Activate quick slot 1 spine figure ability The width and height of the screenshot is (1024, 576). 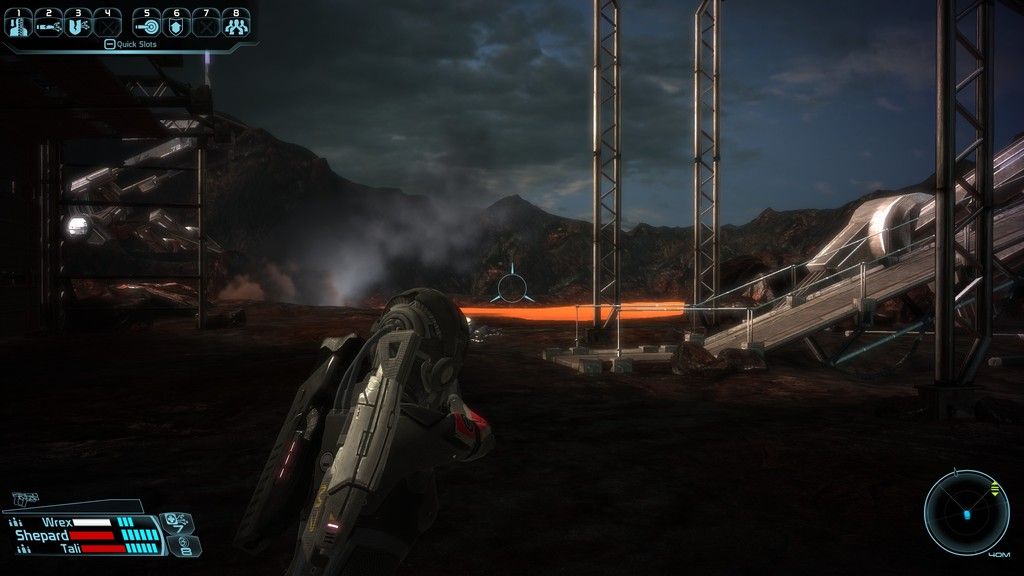pos(19,26)
